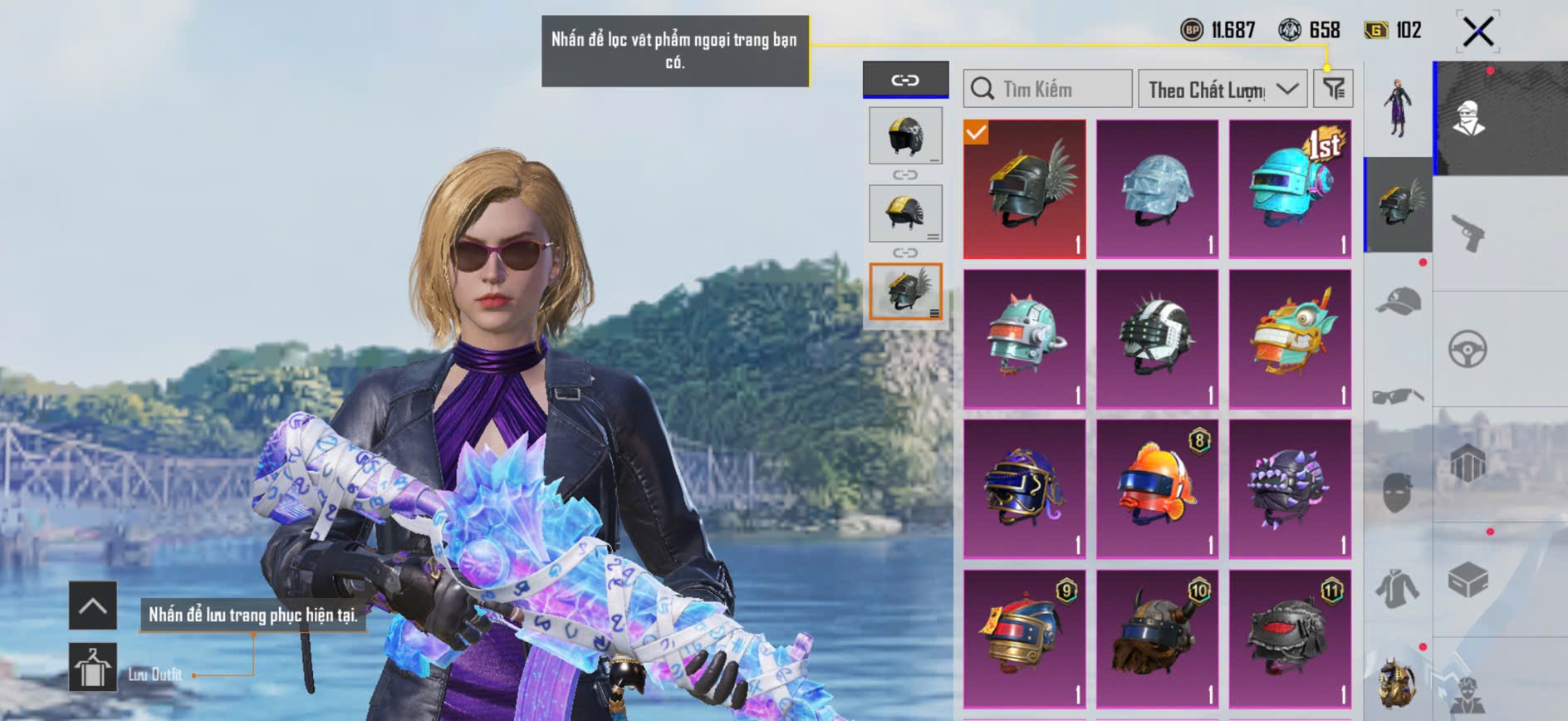The height and width of the screenshot is (721, 1568).
Task: Open the cap headwear category
Action: (x=1399, y=301)
